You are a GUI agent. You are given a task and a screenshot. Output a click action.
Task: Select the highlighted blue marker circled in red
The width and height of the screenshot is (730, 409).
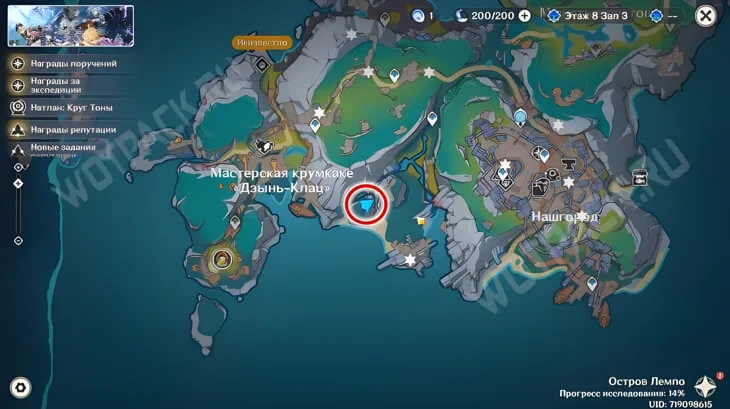pyautogui.click(x=368, y=205)
